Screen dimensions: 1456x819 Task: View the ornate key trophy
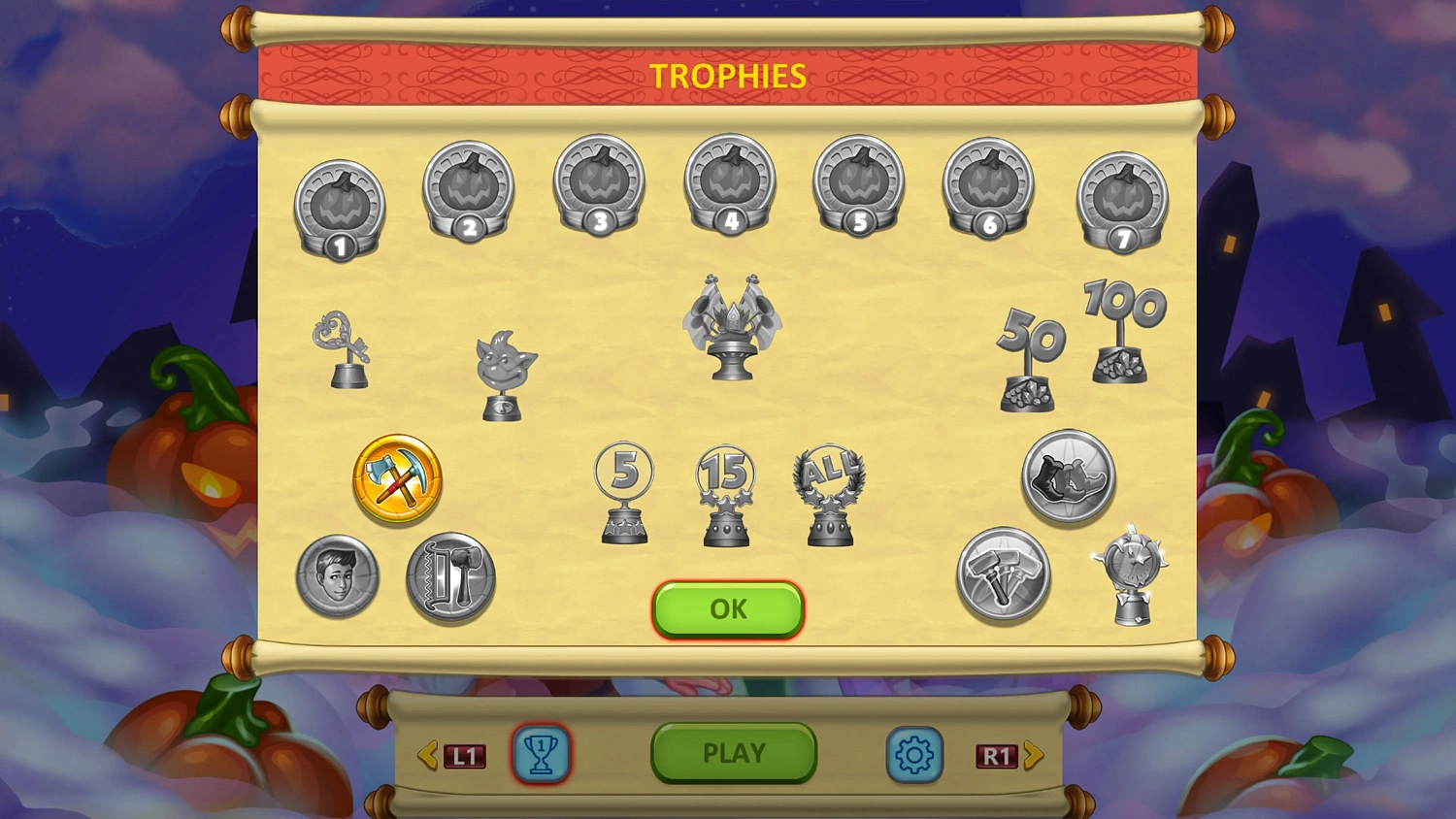click(347, 349)
